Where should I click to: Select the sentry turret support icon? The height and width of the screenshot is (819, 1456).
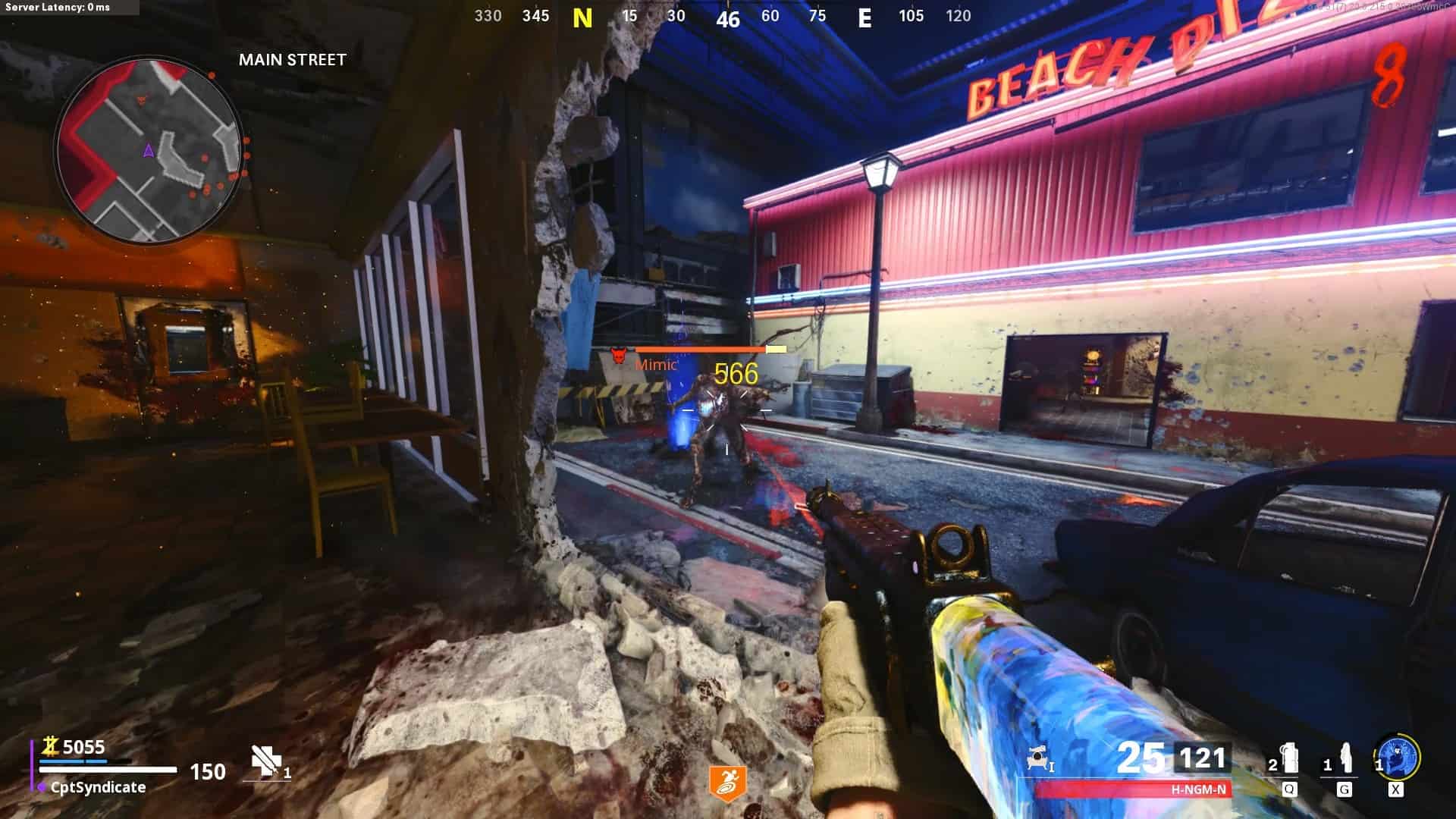(x=1037, y=759)
